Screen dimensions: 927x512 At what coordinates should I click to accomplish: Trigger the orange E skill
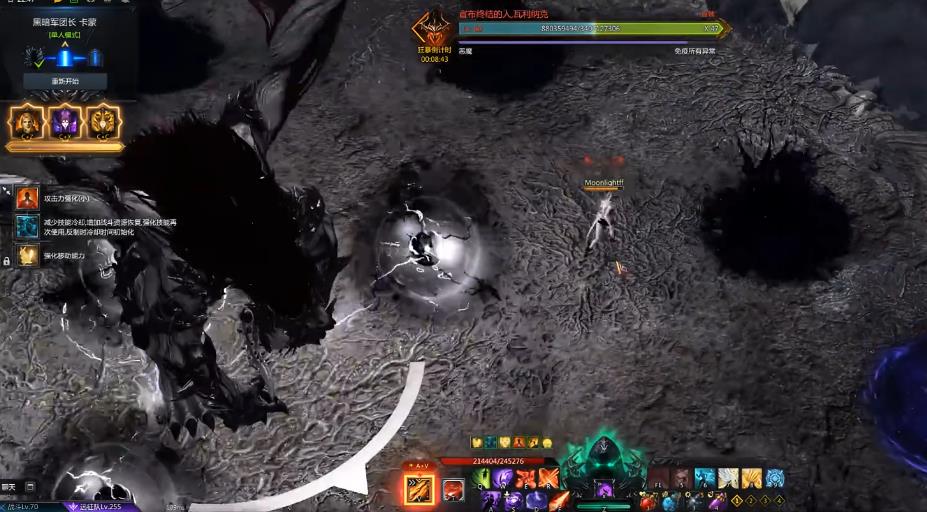point(524,478)
